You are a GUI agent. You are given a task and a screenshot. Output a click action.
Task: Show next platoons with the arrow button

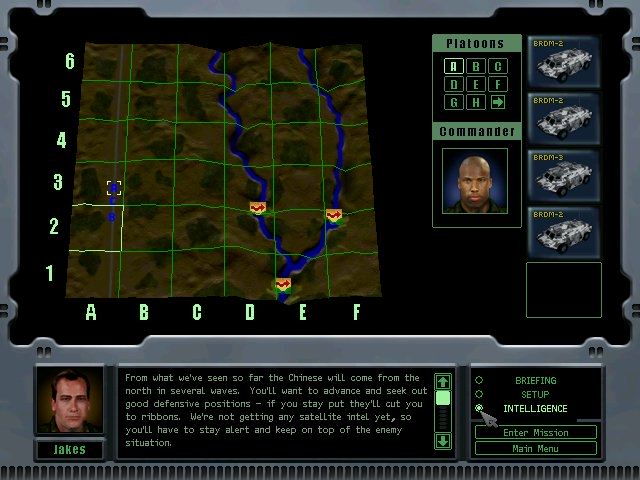[496, 102]
